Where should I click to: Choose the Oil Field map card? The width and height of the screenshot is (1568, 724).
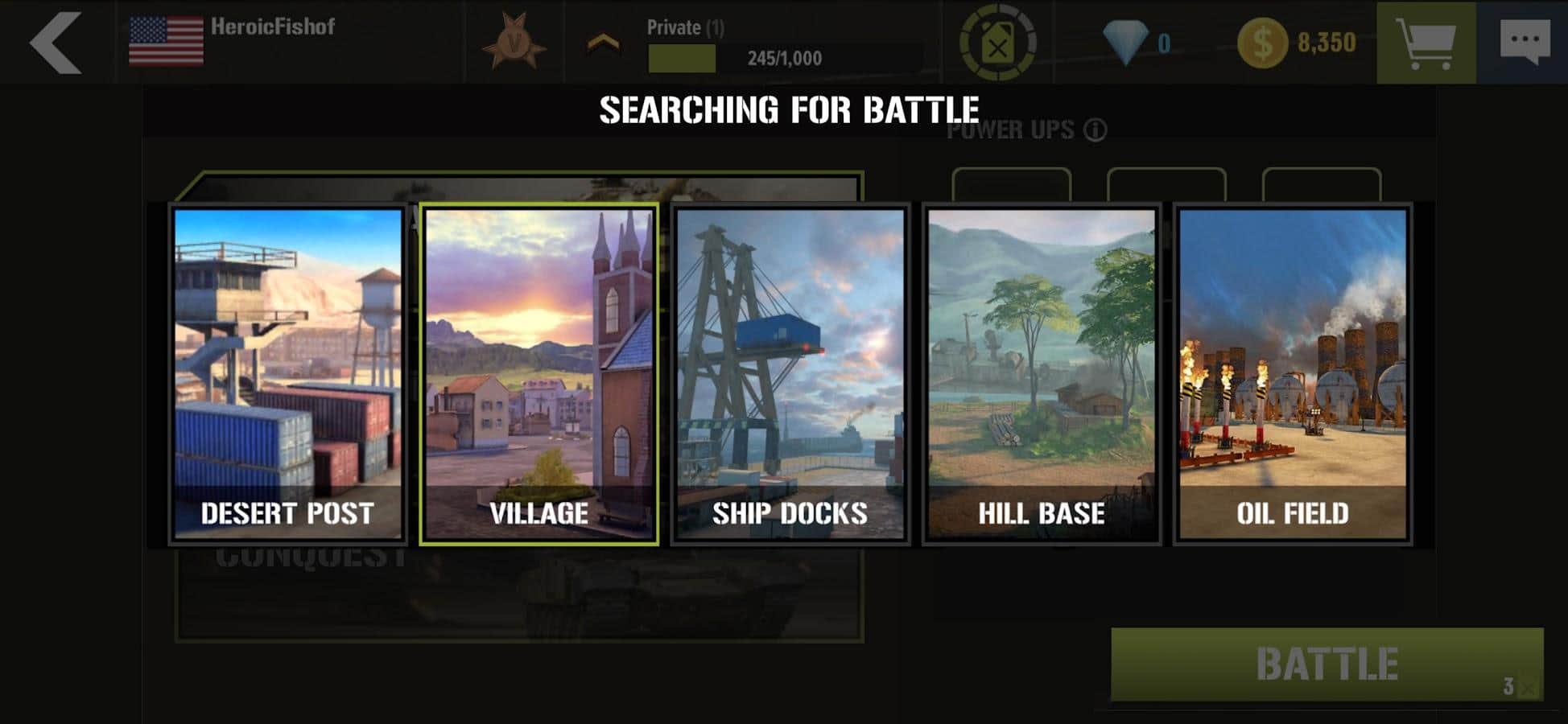(1292, 374)
